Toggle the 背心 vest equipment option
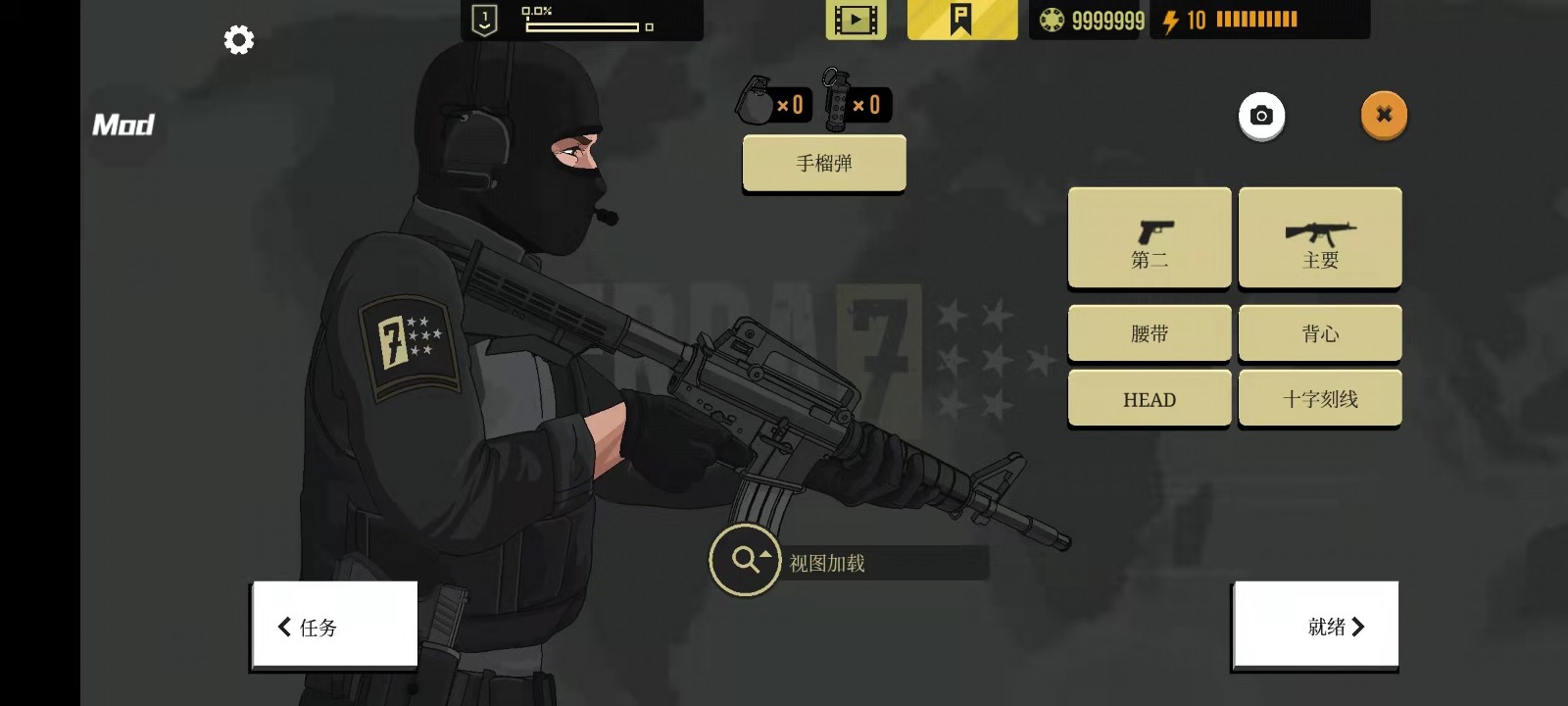 (x=1320, y=332)
